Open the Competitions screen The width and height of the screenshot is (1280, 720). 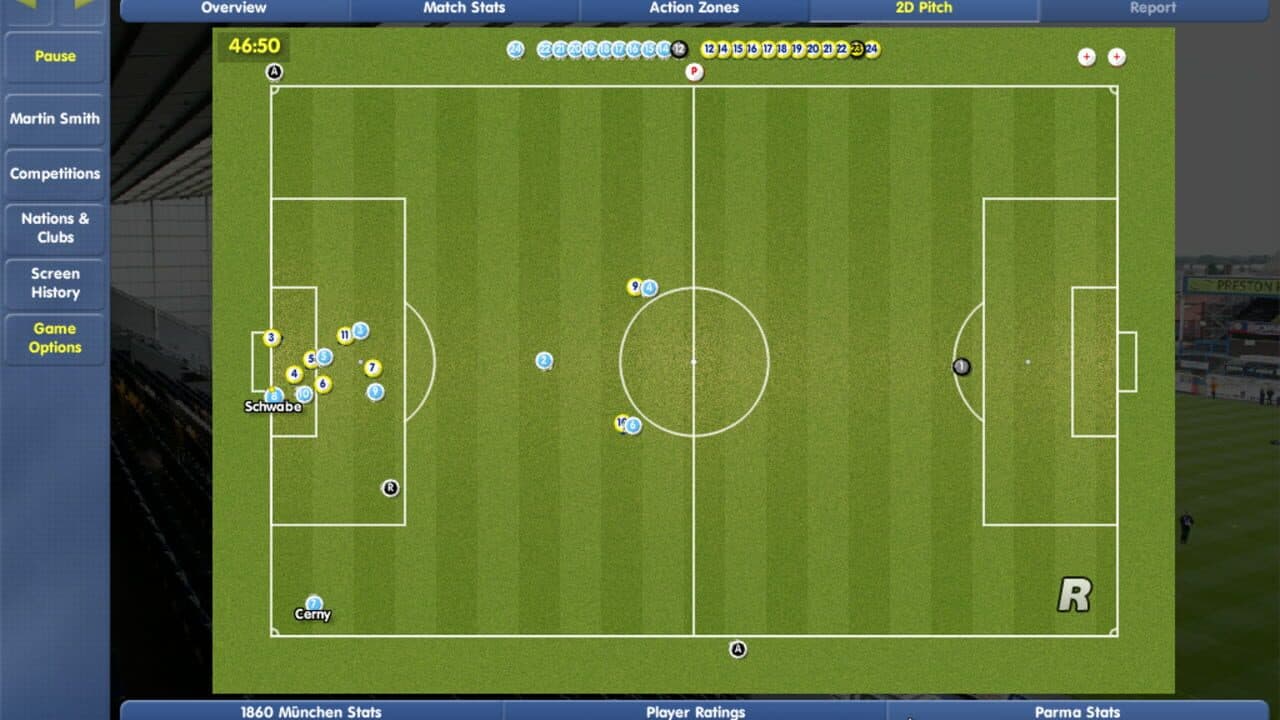coord(54,173)
